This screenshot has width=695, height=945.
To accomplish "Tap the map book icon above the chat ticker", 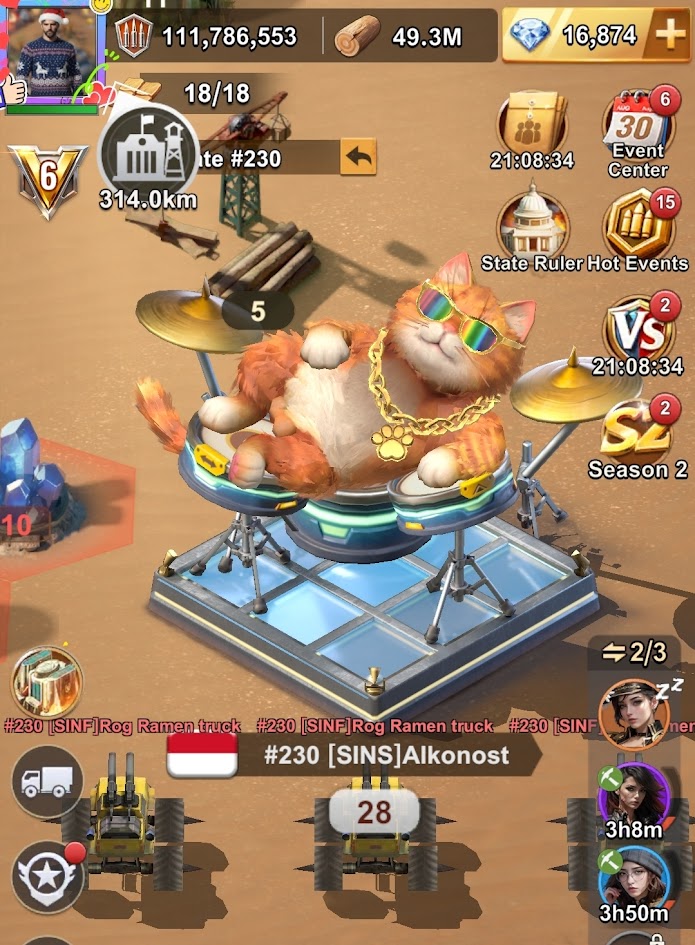I will click(46, 682).
